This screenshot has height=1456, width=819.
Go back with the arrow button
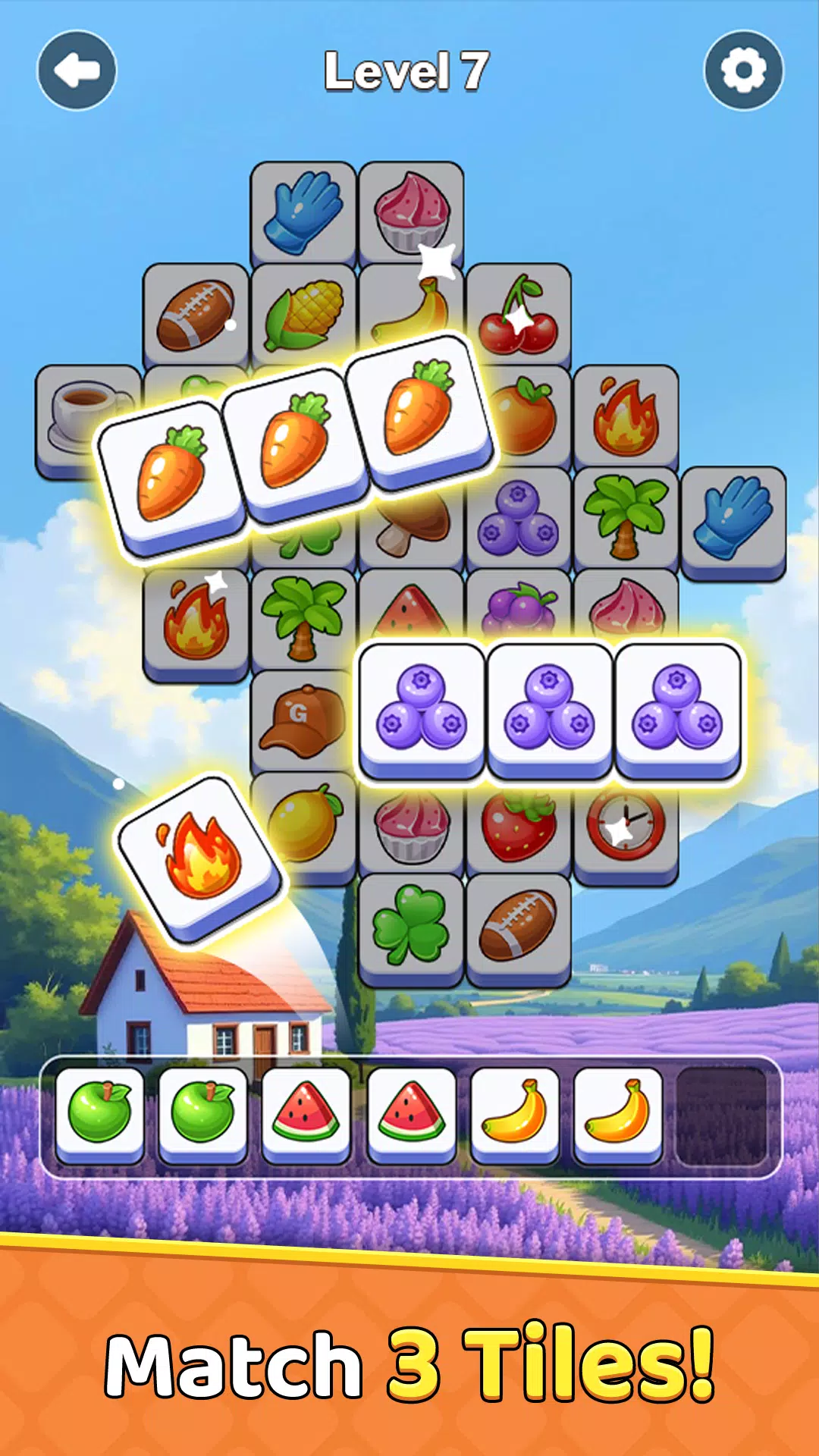coord(77,71)
